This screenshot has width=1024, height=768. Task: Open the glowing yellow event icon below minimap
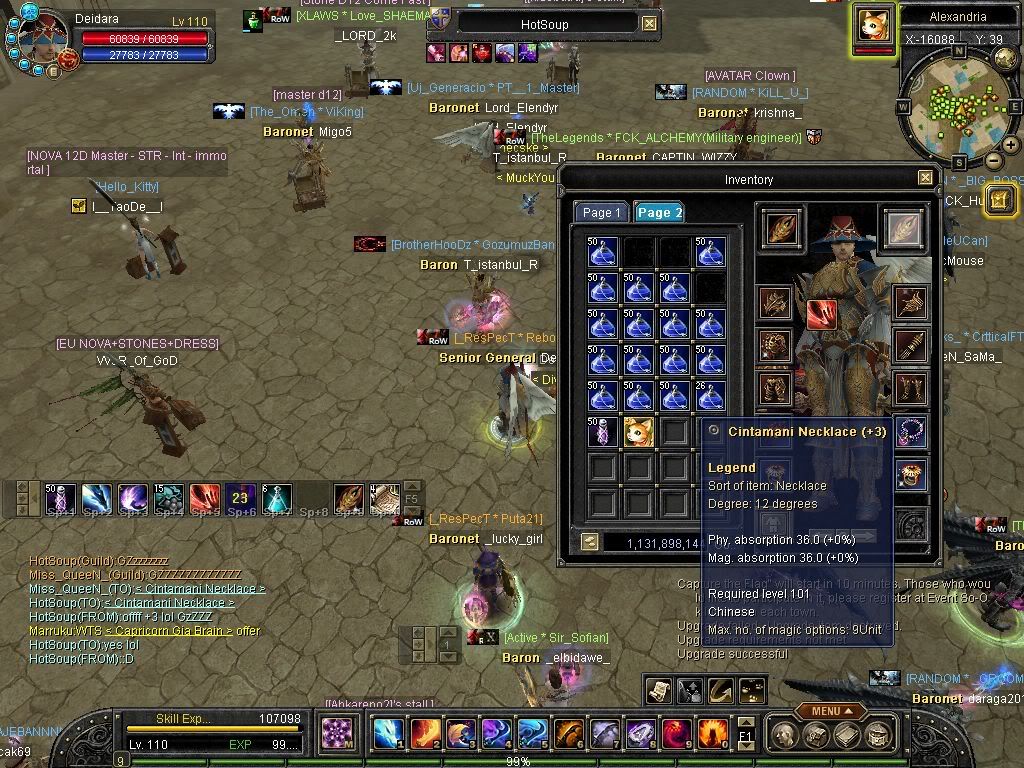(x=1001, y=199)
